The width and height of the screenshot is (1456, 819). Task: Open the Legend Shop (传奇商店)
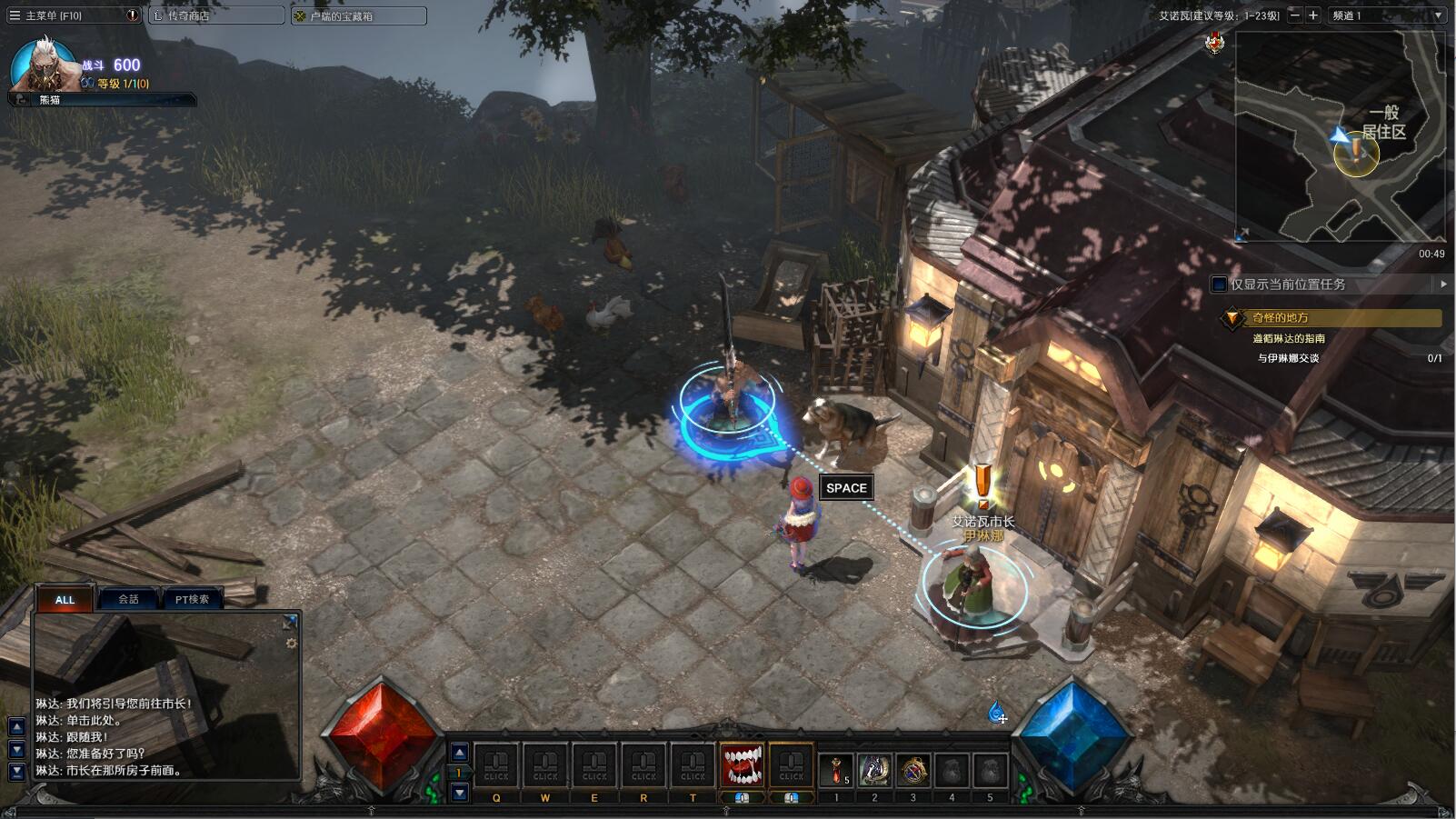pos(215,15)
